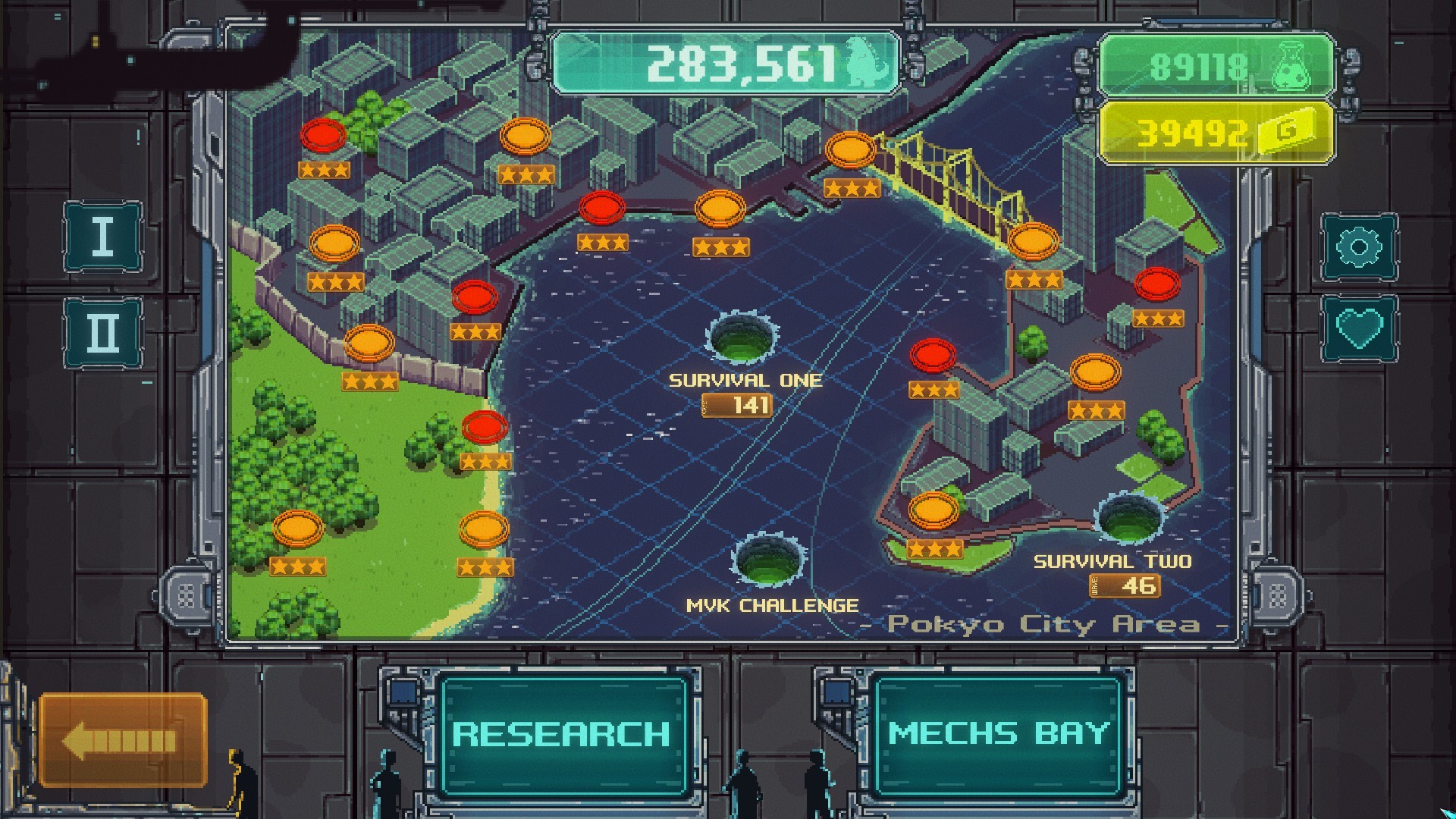Select the red mission node in the top-left city
This screenshot has width=1456, height=819.
tap(322, 136)
